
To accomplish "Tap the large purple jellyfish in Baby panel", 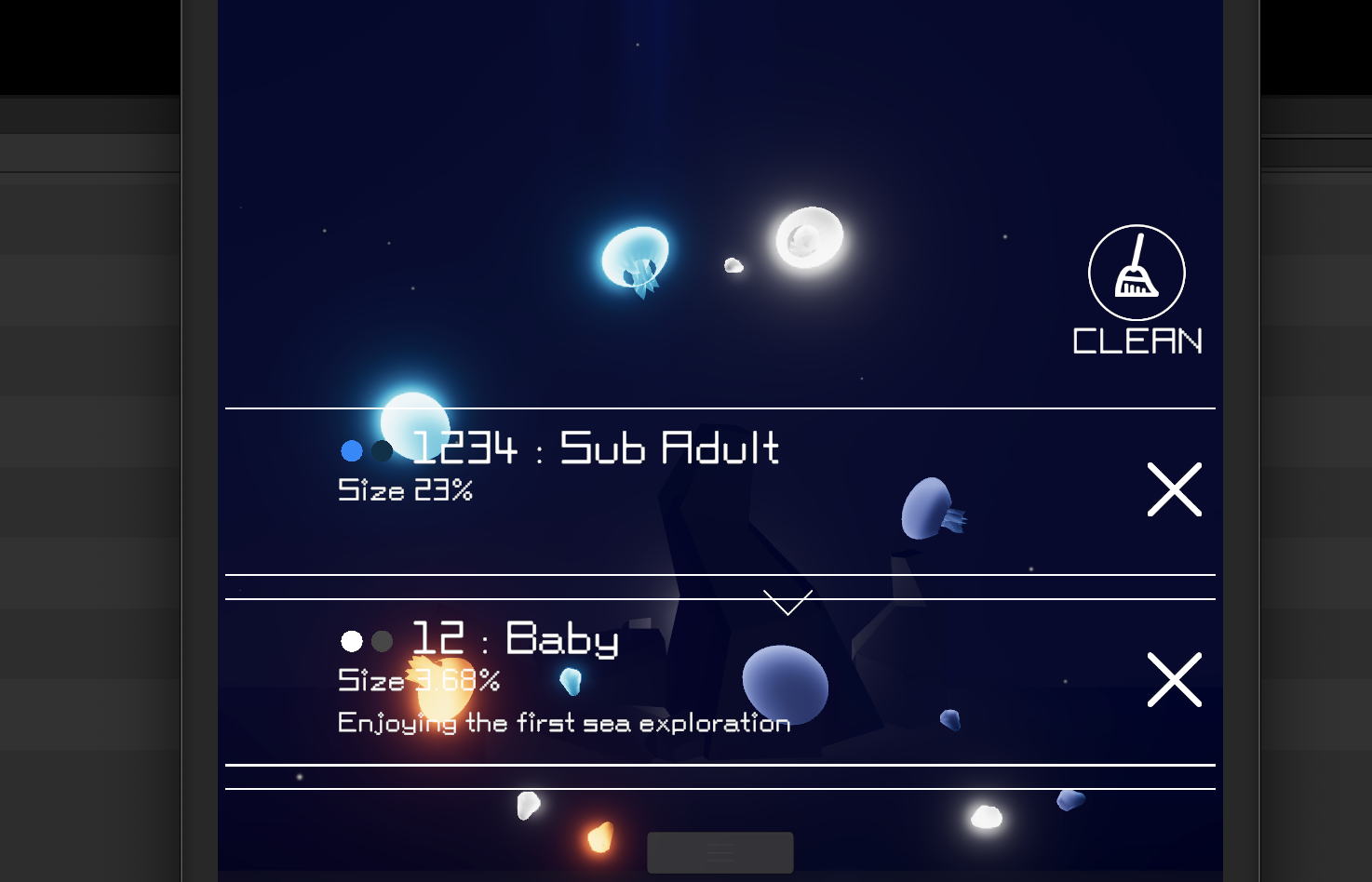I will pos(784,687).
